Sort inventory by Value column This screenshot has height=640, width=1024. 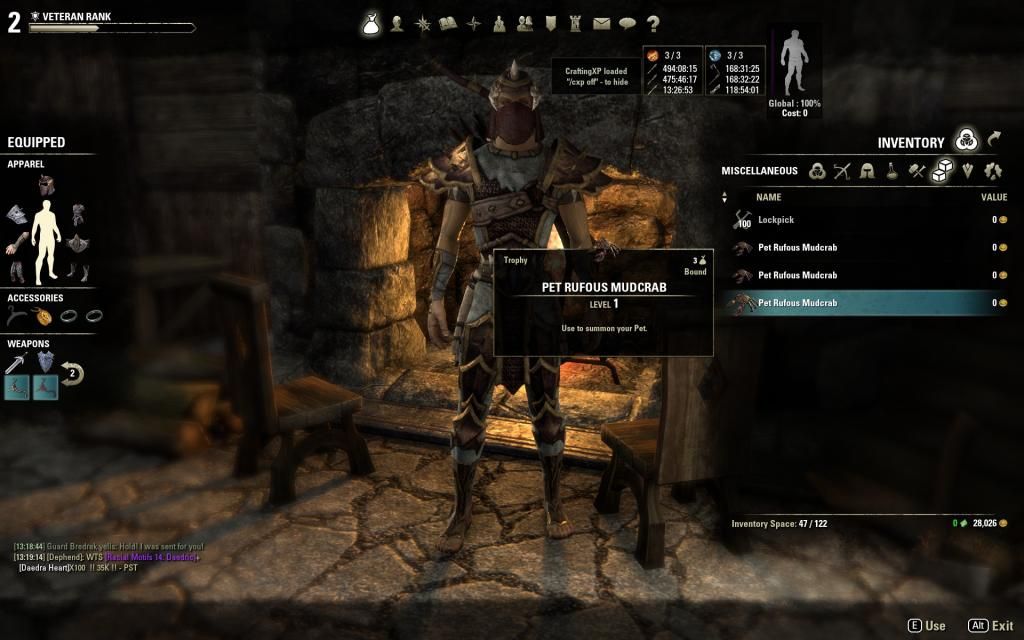(x=993, y=197)
